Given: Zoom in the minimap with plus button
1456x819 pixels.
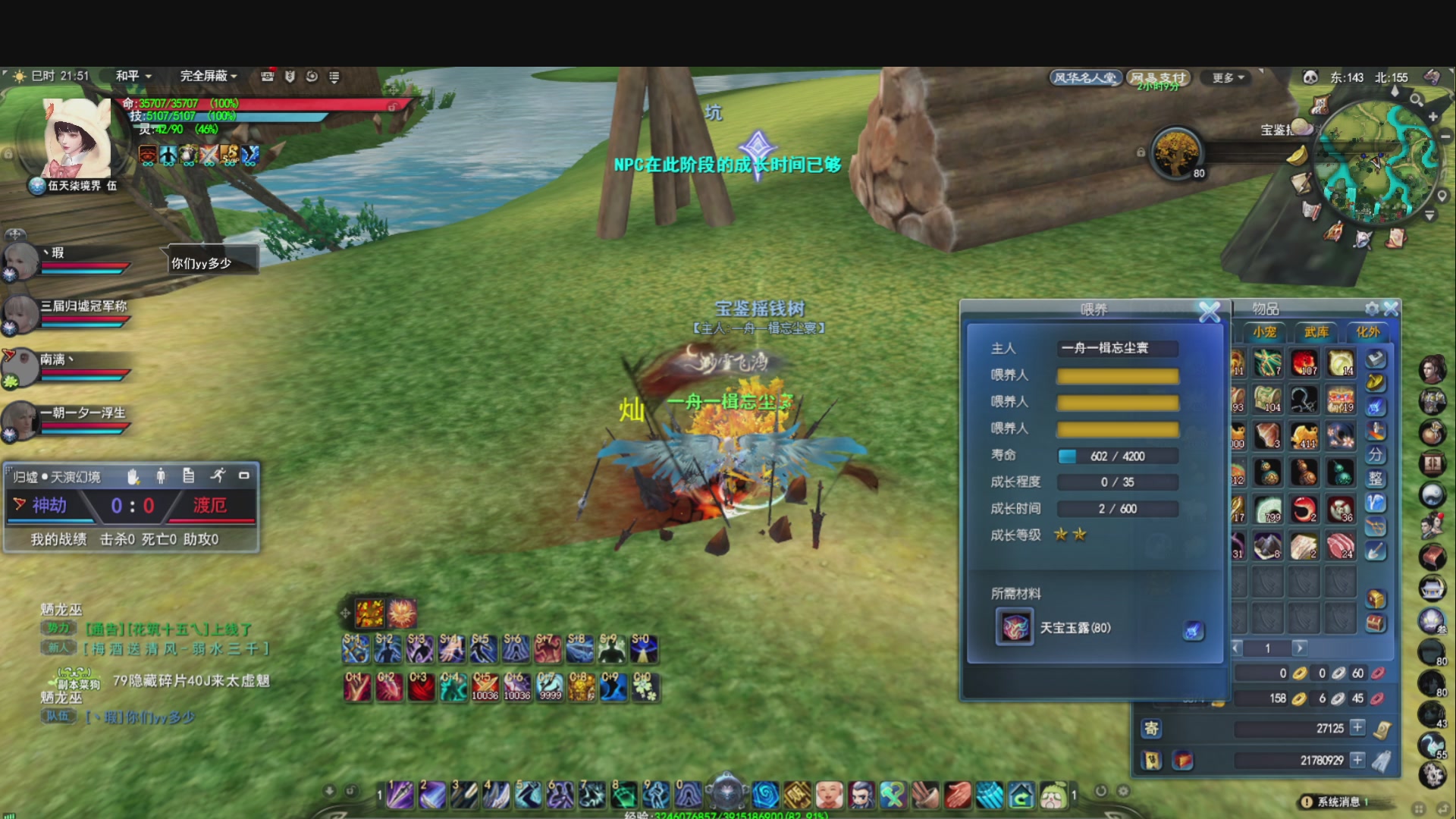Looking at the screenshot, I should [x=1432, y=117].
